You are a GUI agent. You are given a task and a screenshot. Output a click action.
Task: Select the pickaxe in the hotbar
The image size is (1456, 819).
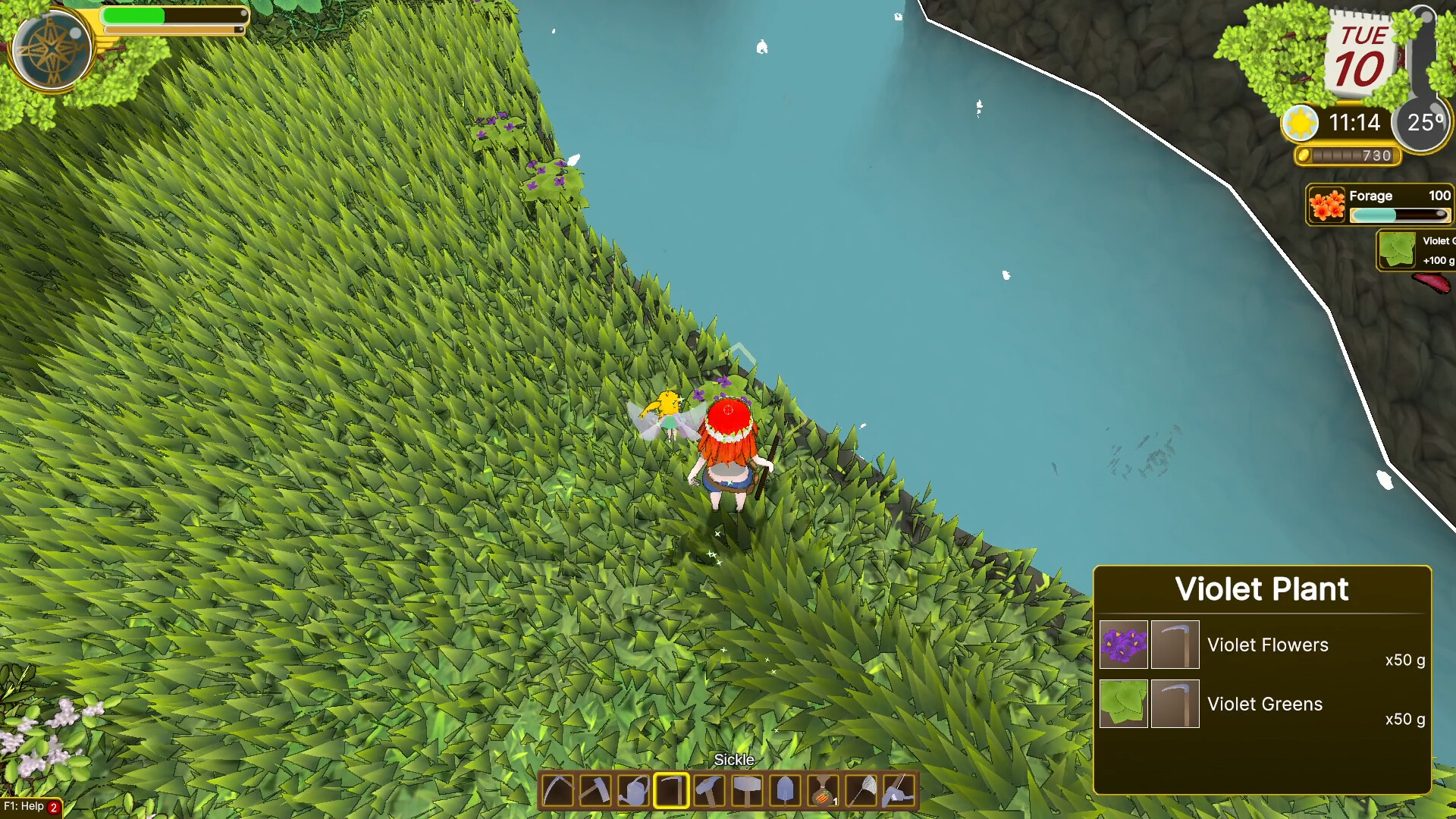[x=595, y=790]
